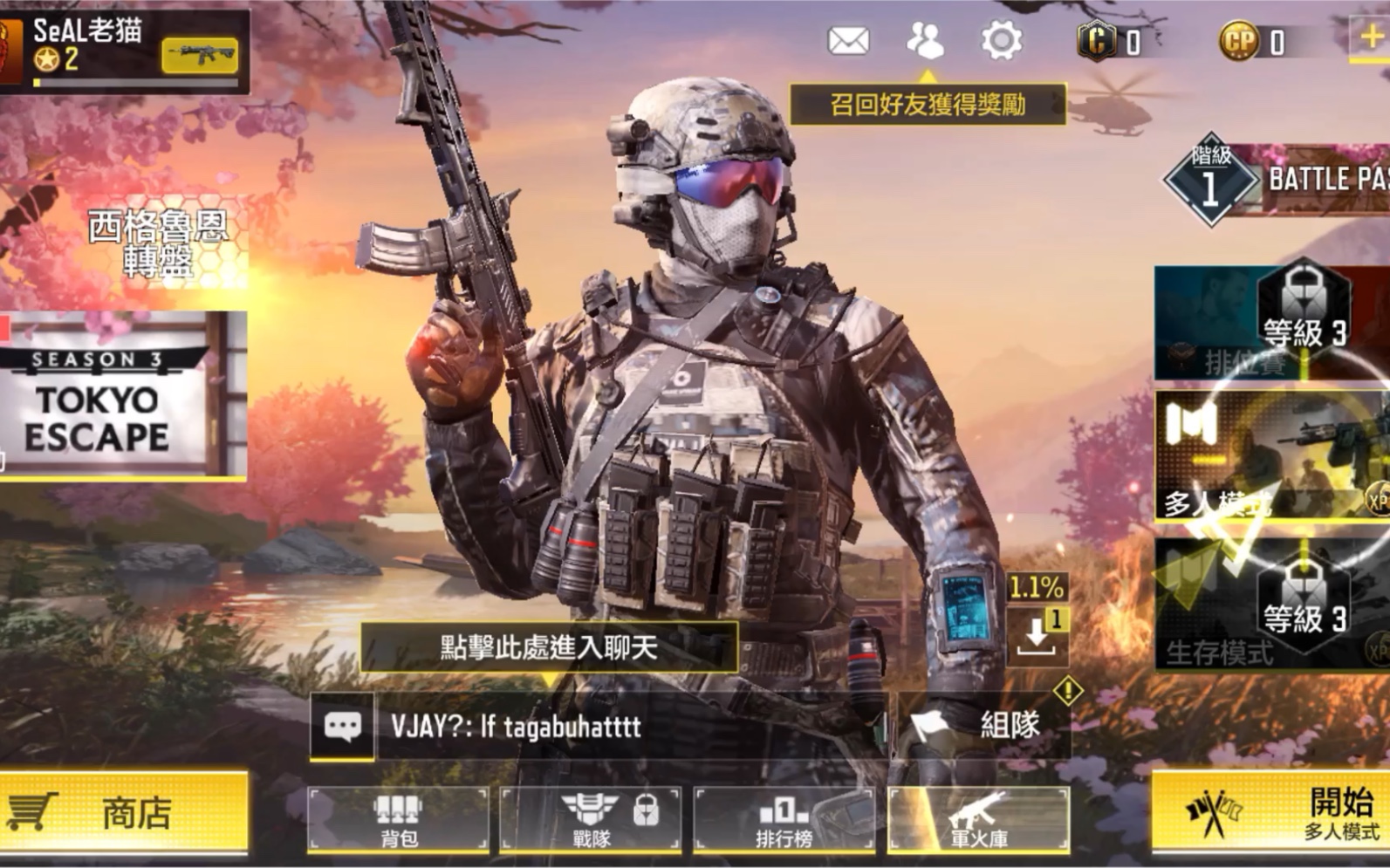This screenshot has height=868, width=1390.
Task: Tap the CP currency plus sign
Action: (1370, 38)
